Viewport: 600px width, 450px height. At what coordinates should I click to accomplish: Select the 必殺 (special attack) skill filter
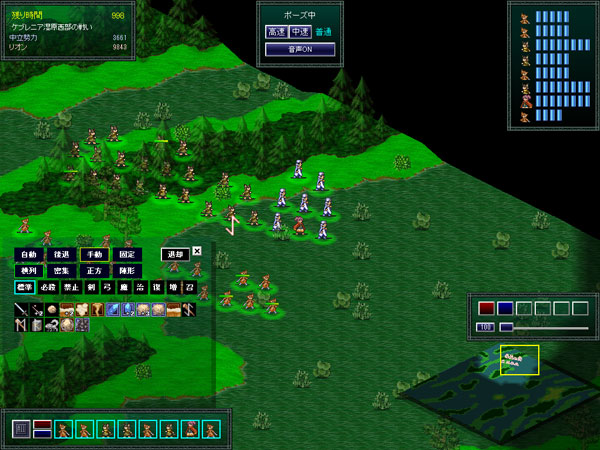pyautogui.click(x=48, y=288)
